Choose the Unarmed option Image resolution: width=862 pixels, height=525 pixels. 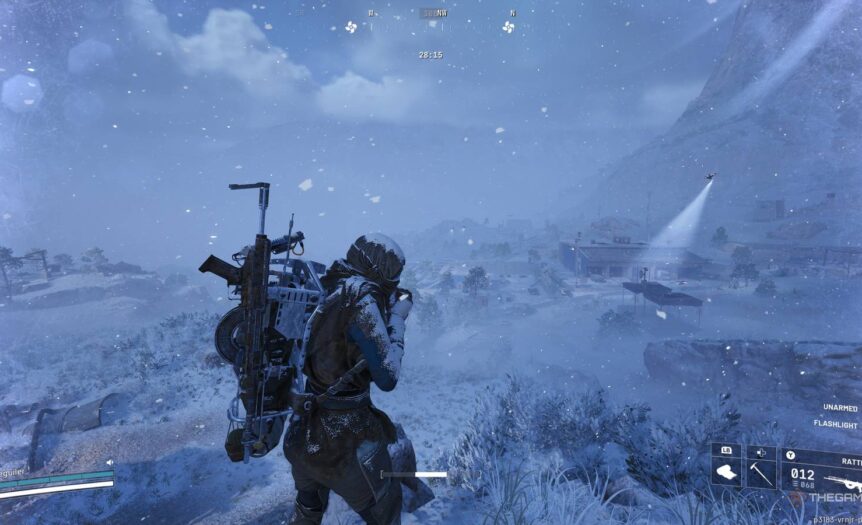point(840,408)
